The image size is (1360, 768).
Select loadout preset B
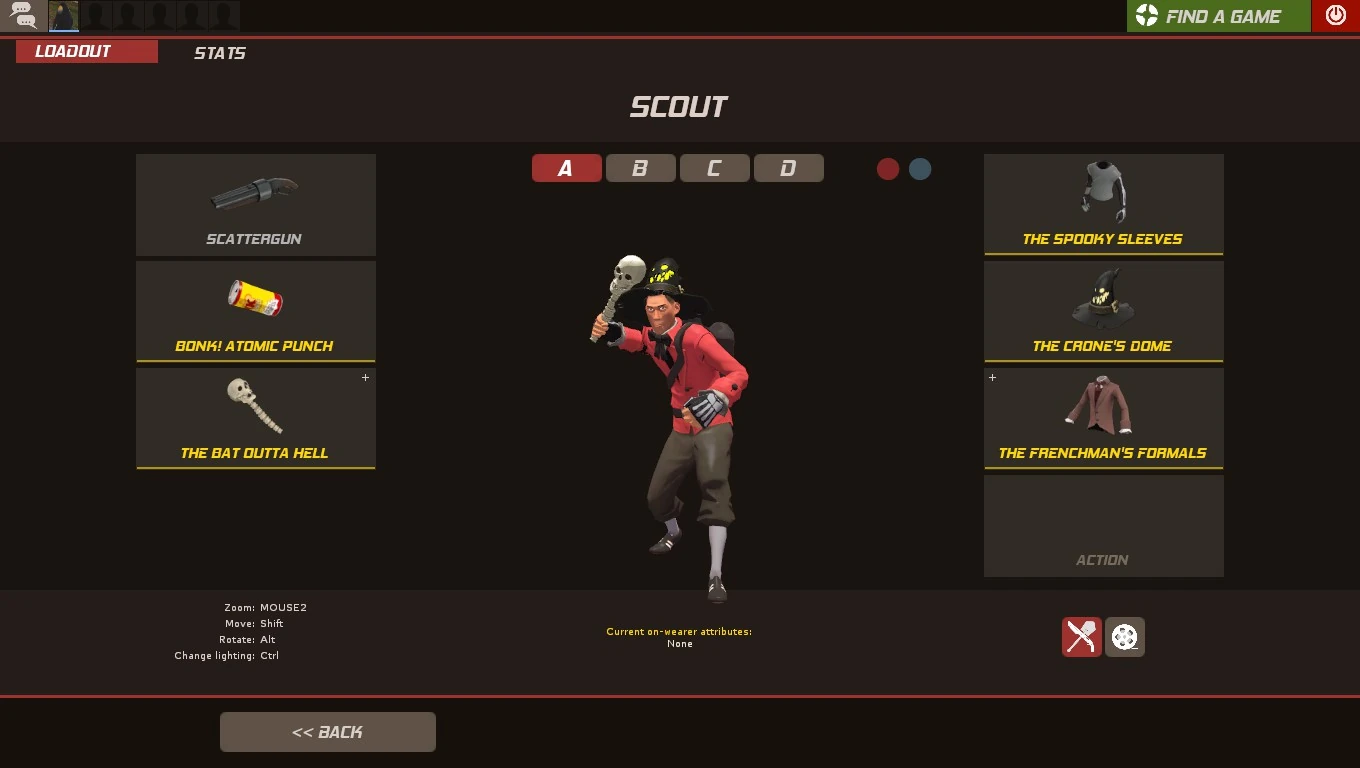pyautogui.click(x=640, y=168)
